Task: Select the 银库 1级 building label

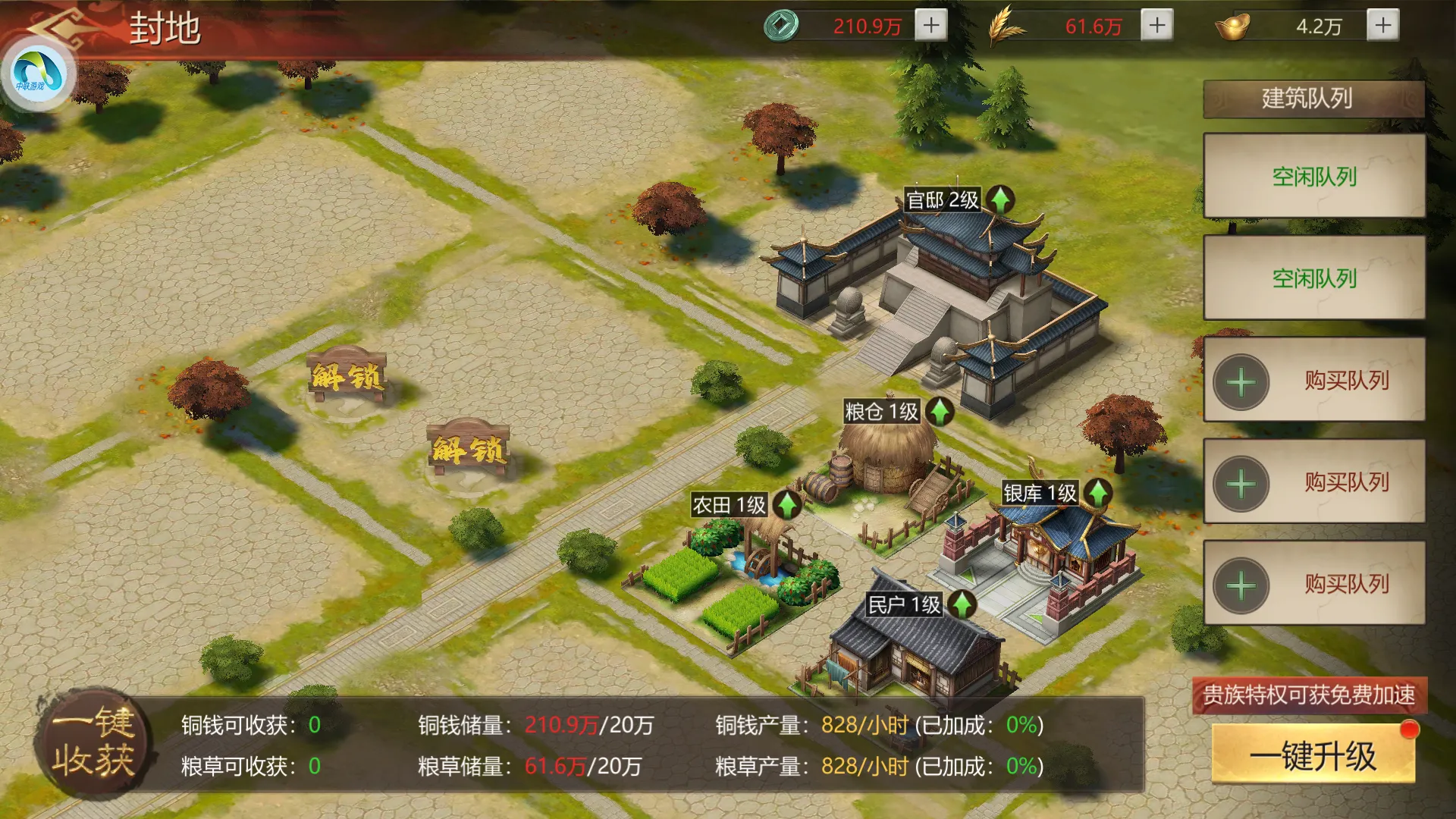Action: [1040, 493]
